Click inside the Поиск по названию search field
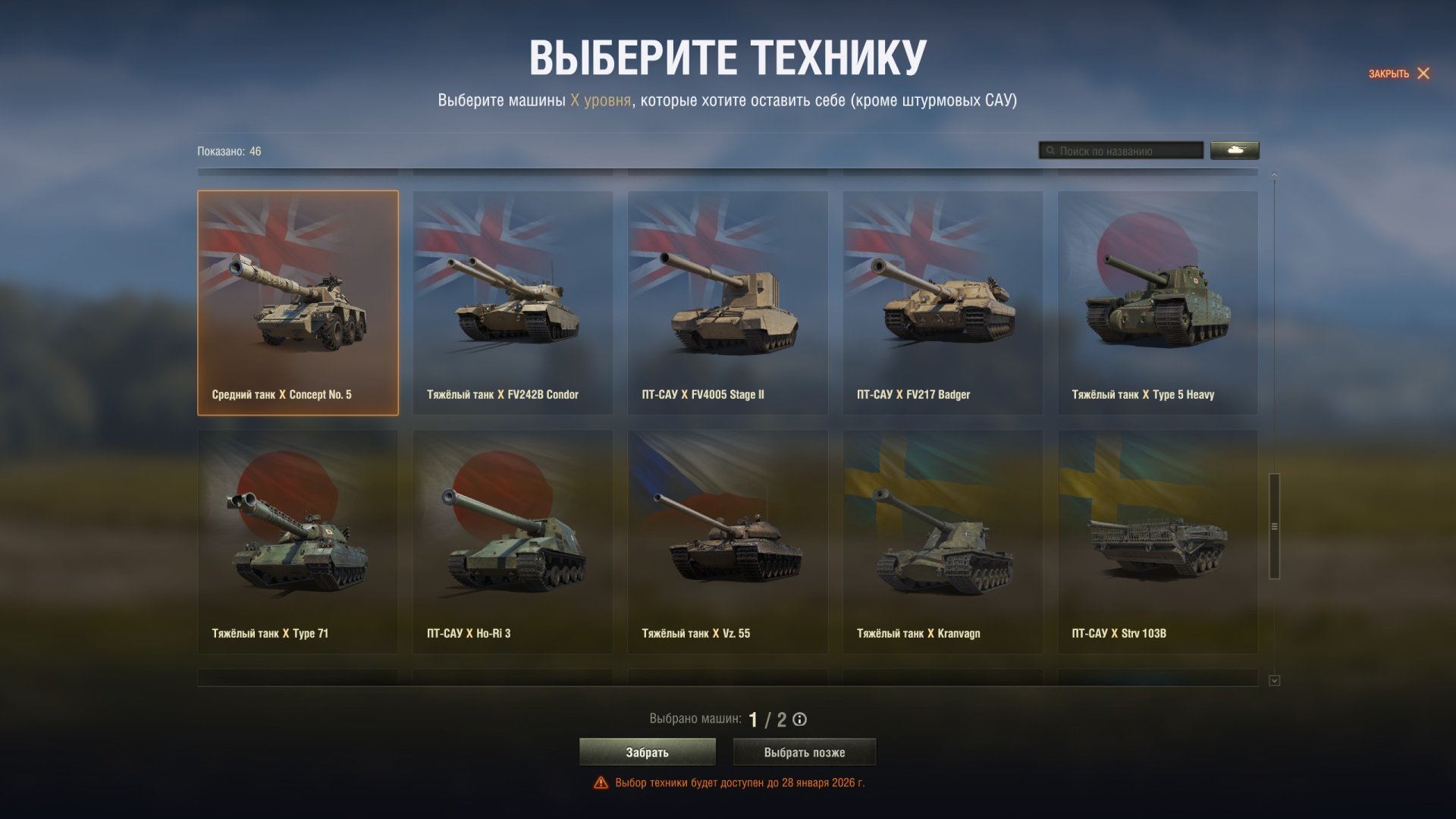Viewport: 1456px width, 819px height. [x=1122, y=150]
